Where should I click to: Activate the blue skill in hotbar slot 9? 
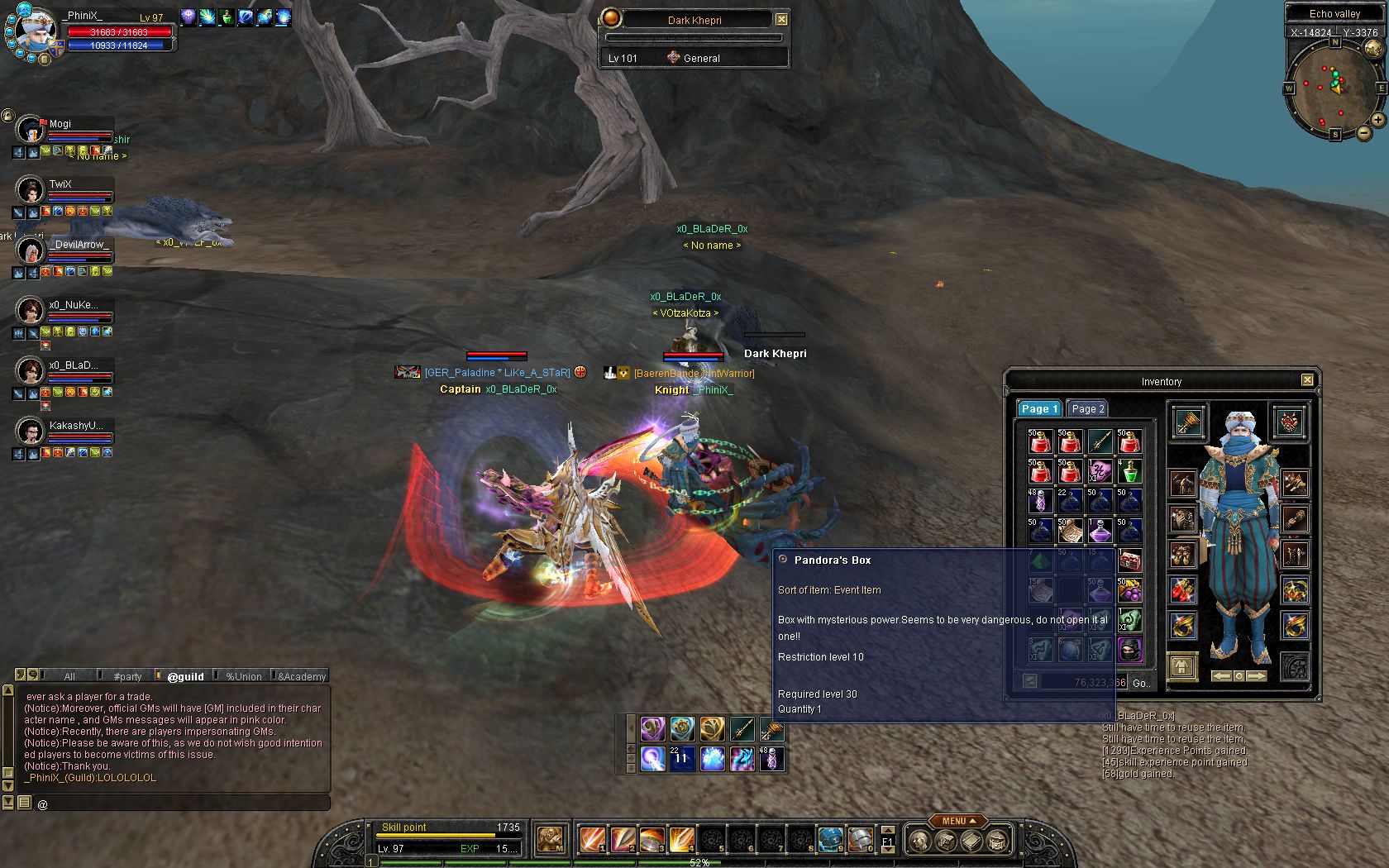tap(830, 840)
